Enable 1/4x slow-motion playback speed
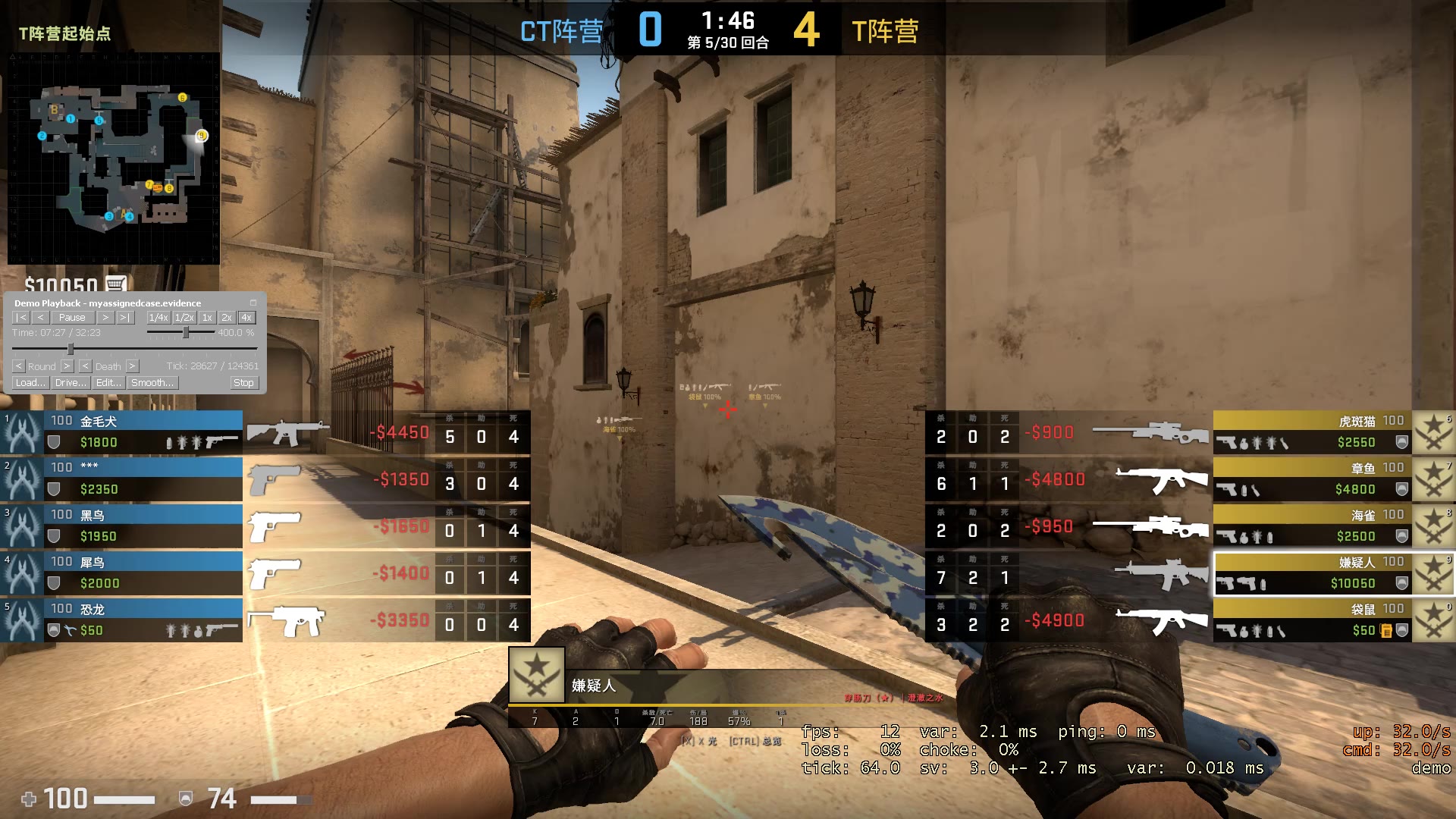 click(158, 317)
